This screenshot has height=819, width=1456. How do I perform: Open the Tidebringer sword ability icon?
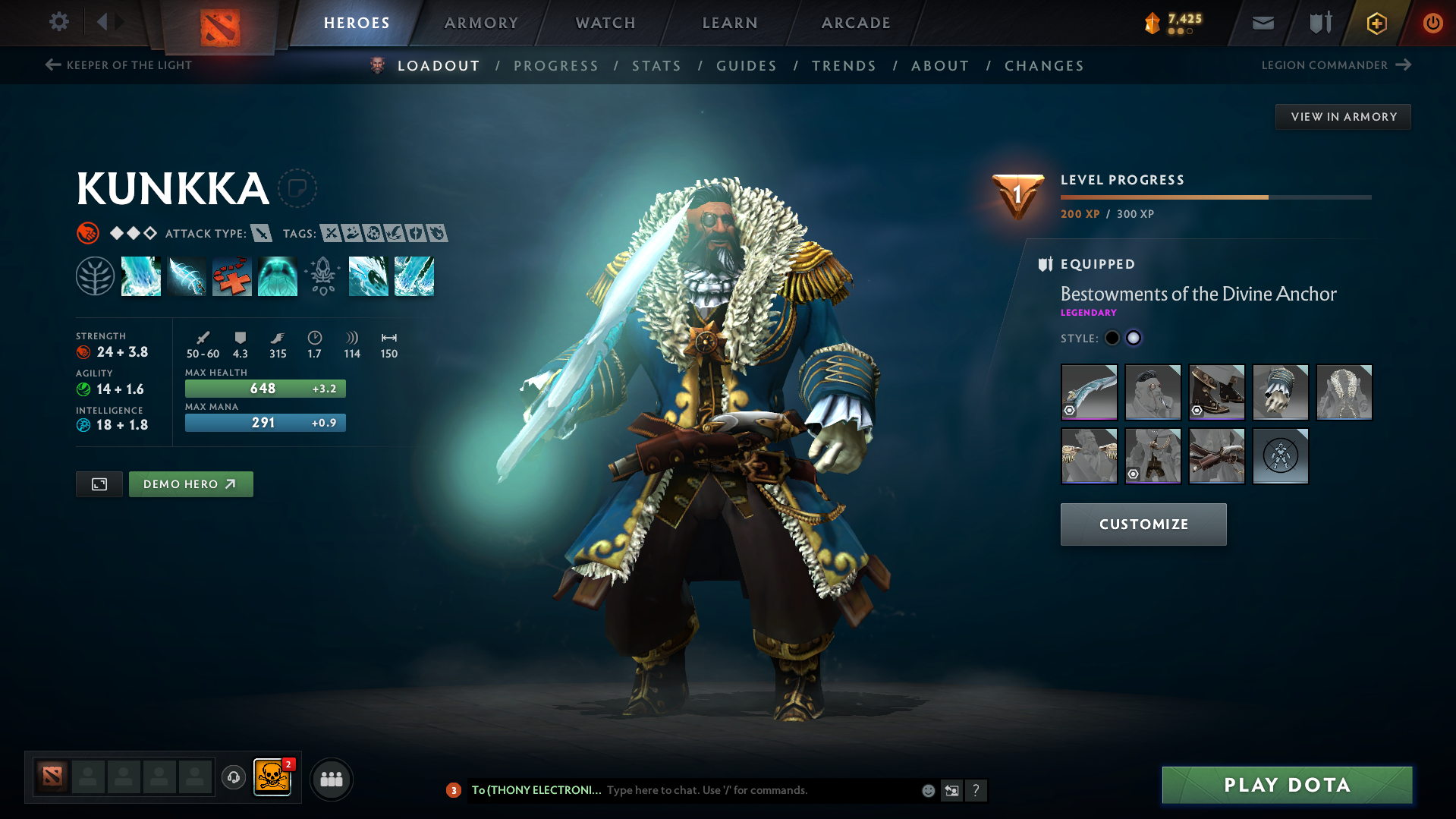[187, 276]
